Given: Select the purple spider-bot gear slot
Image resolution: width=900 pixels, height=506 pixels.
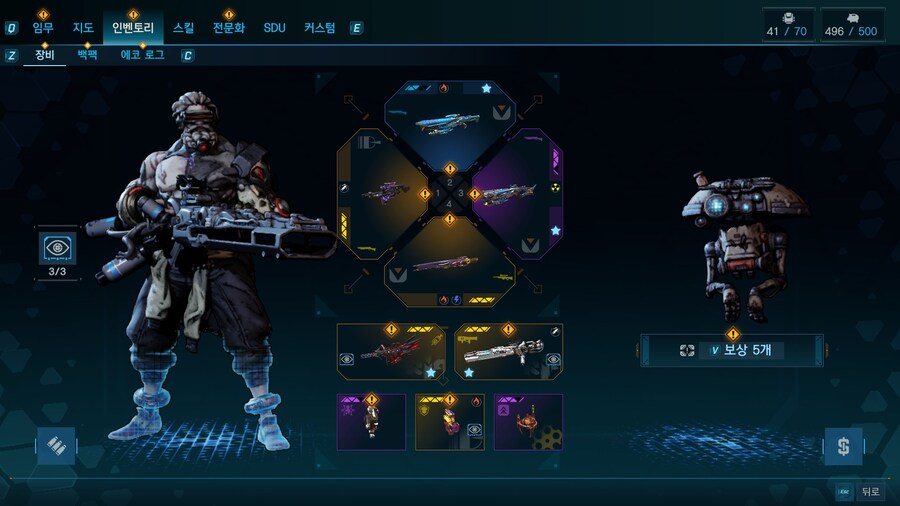Looking at the screenshot, I should [528, 421].
